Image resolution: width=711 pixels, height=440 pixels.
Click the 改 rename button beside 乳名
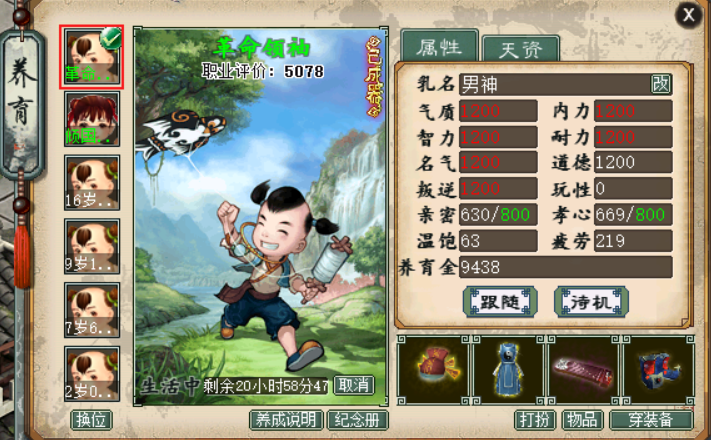point(661,84)
